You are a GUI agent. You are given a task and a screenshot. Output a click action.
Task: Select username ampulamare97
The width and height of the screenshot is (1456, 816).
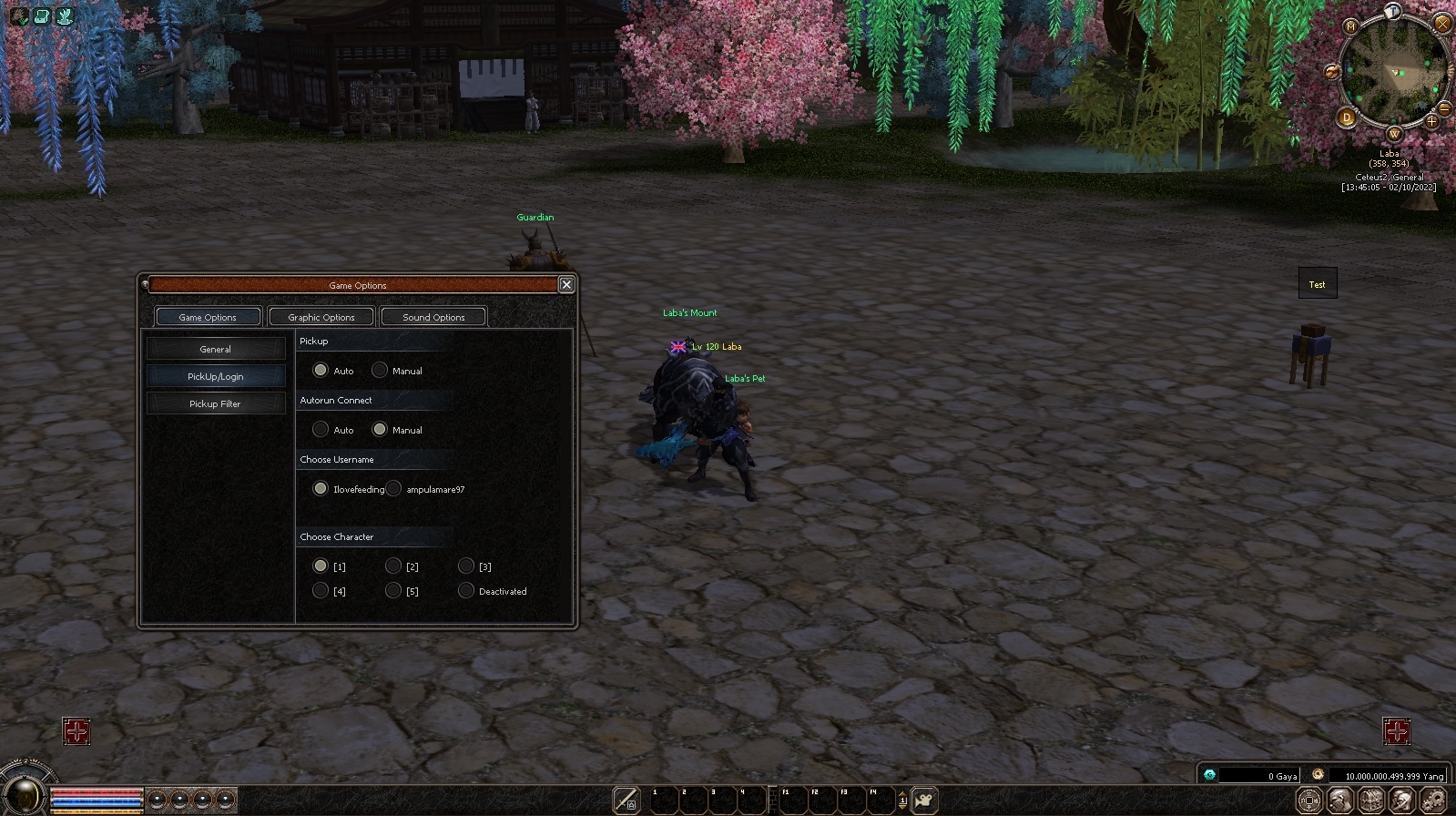393,488
